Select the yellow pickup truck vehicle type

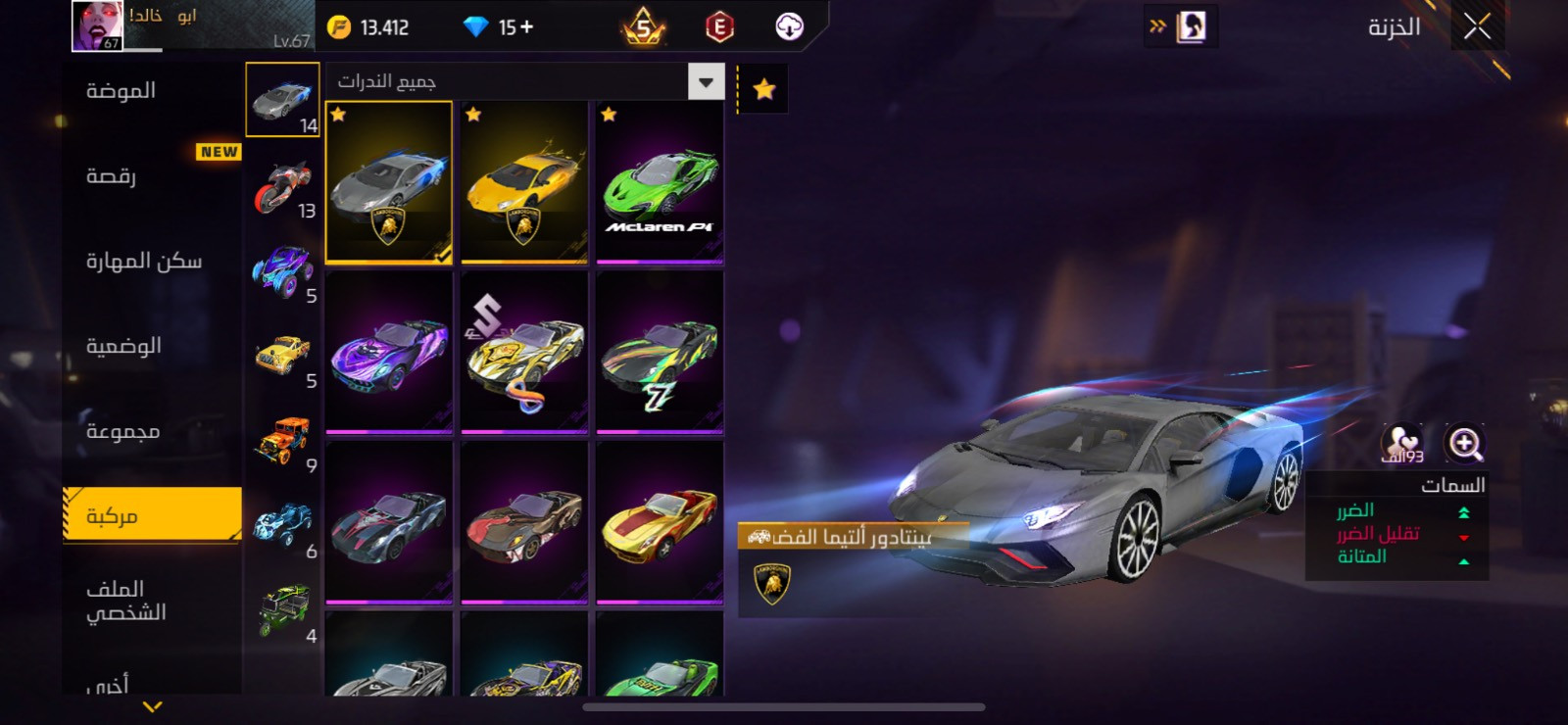[x=283, y=357]
